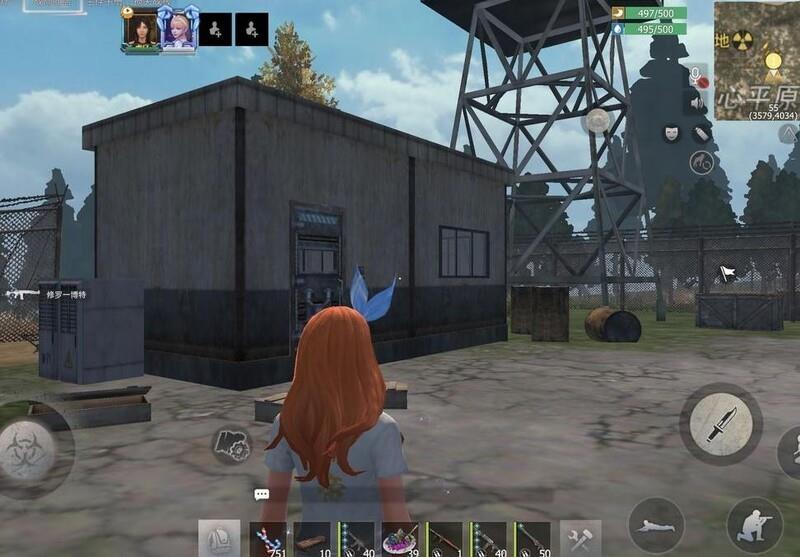
Task: Toggle the microphone voice chat icon
Action: (697, 75)
